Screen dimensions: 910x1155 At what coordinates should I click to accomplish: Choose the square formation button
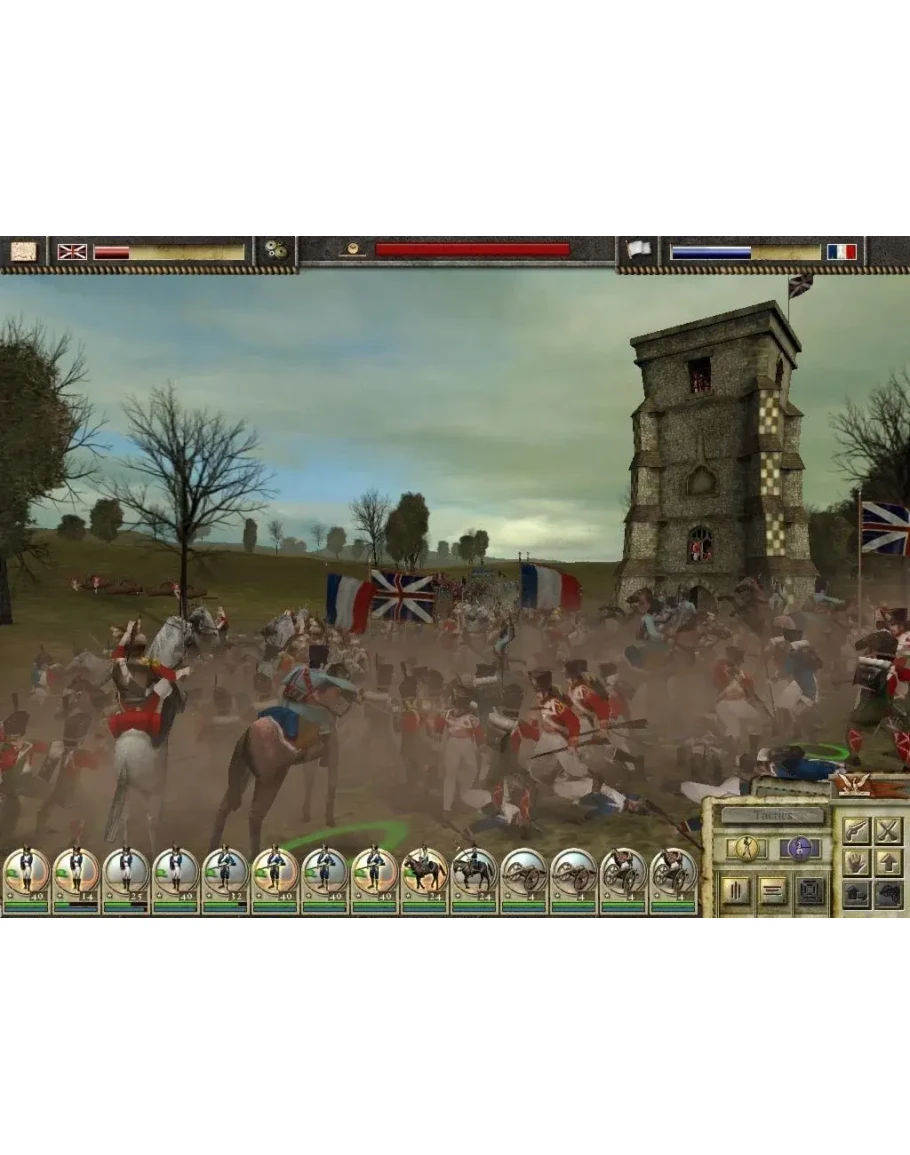click(x=810, y=891)
